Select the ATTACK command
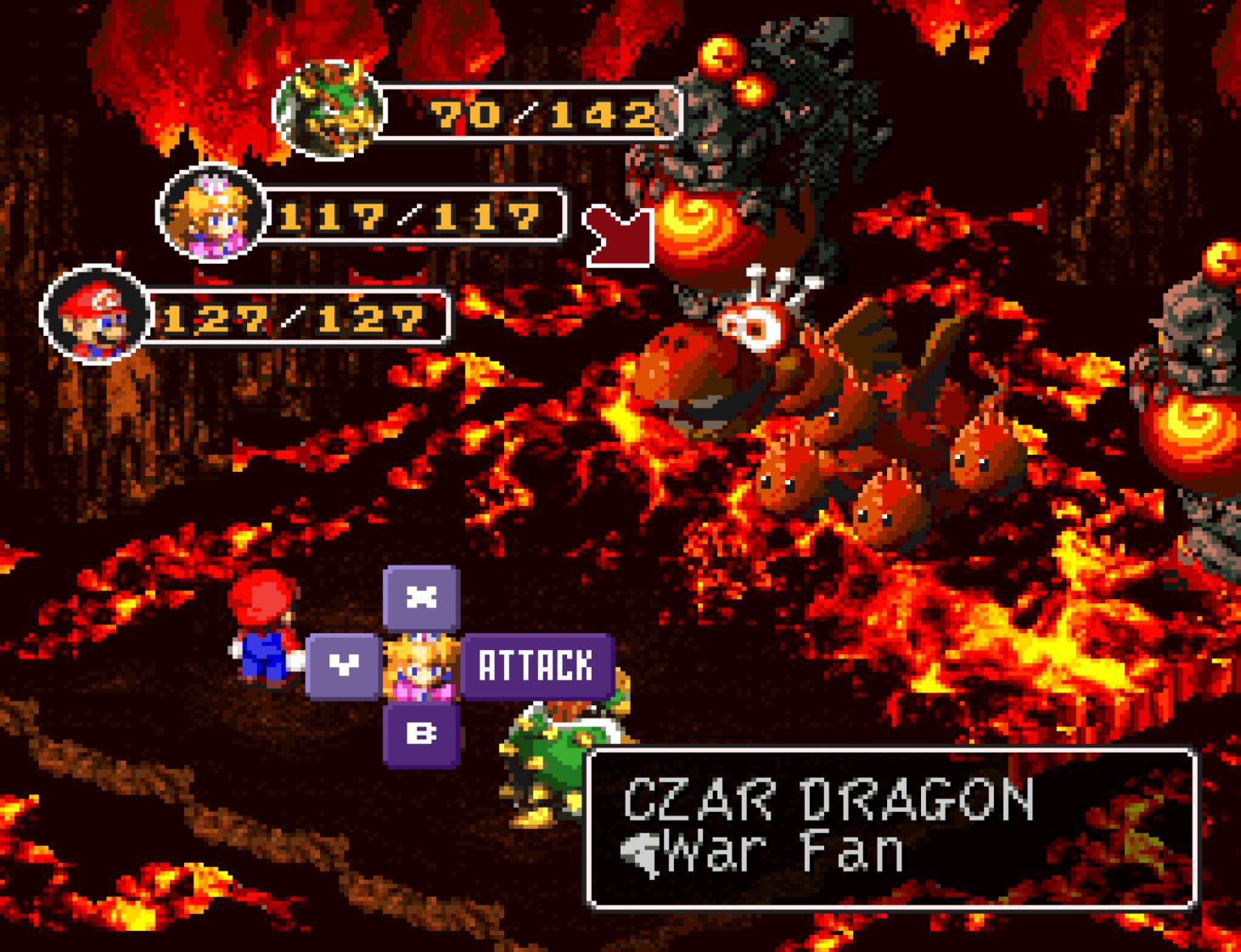 coord(538,667)
